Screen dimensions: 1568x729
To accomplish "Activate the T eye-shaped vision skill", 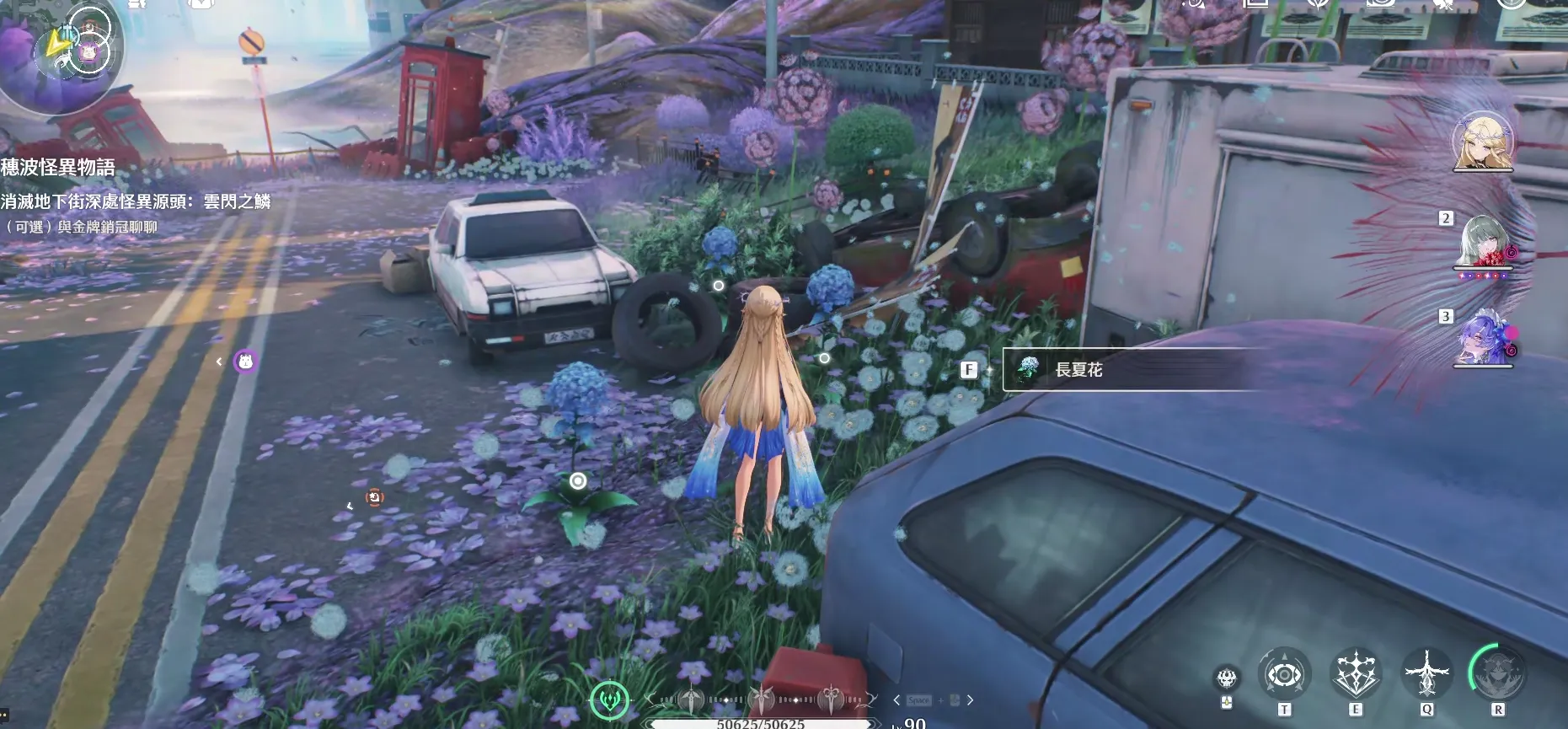I will click(x=1283, y=674).
